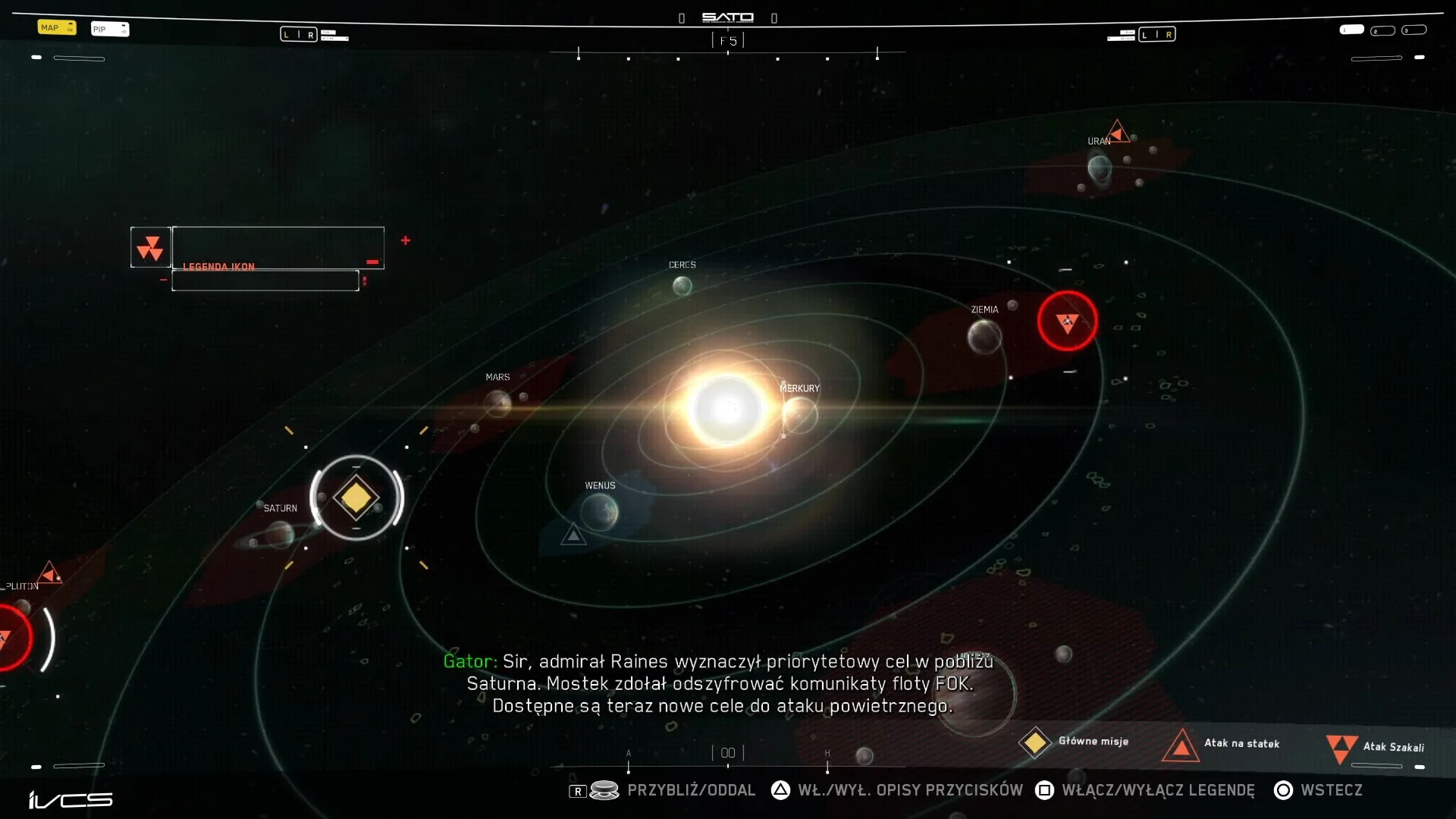Image resolution: width=1456 pixels, height=819 pixels.
Task: Click the Atak Szakali legend entry
Action: 1375,747
